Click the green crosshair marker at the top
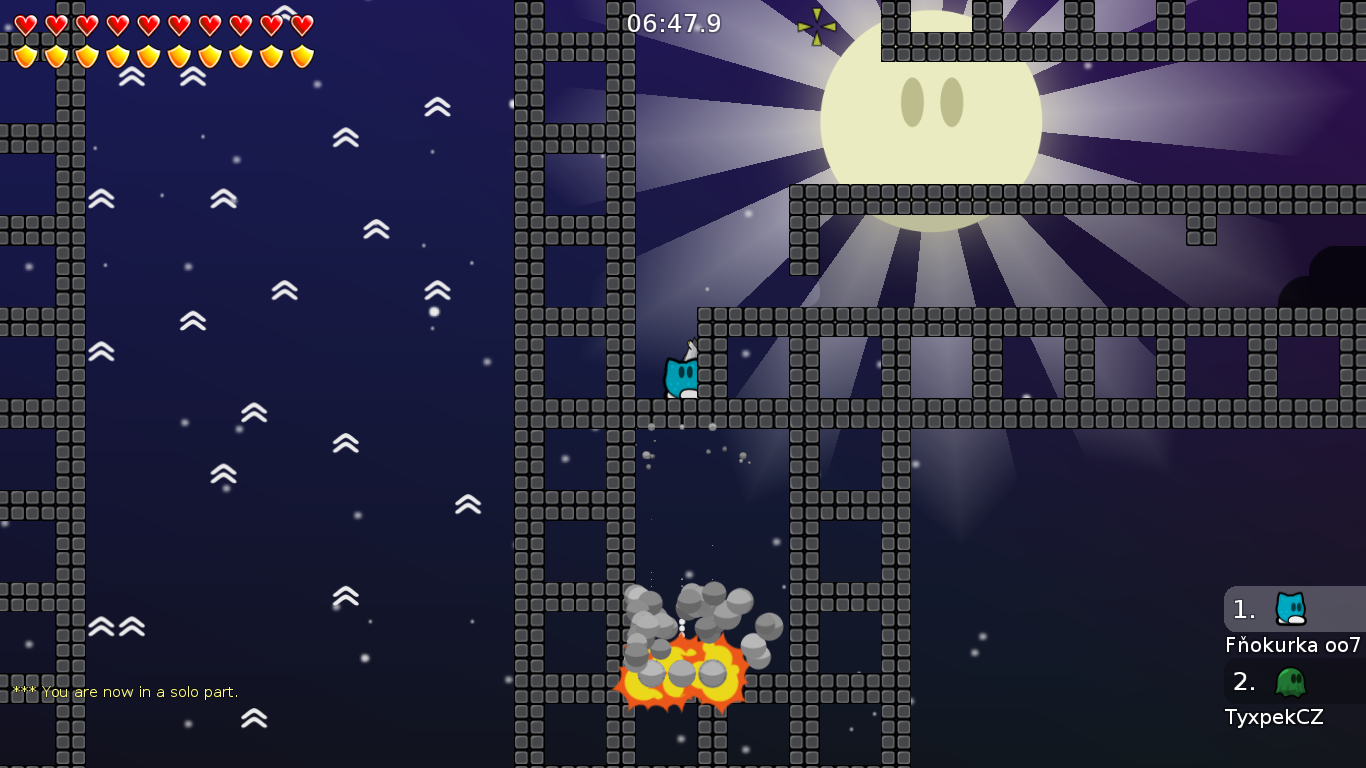Image resolution: width=1366 pixels, height=768 pixels. point(815,25)
